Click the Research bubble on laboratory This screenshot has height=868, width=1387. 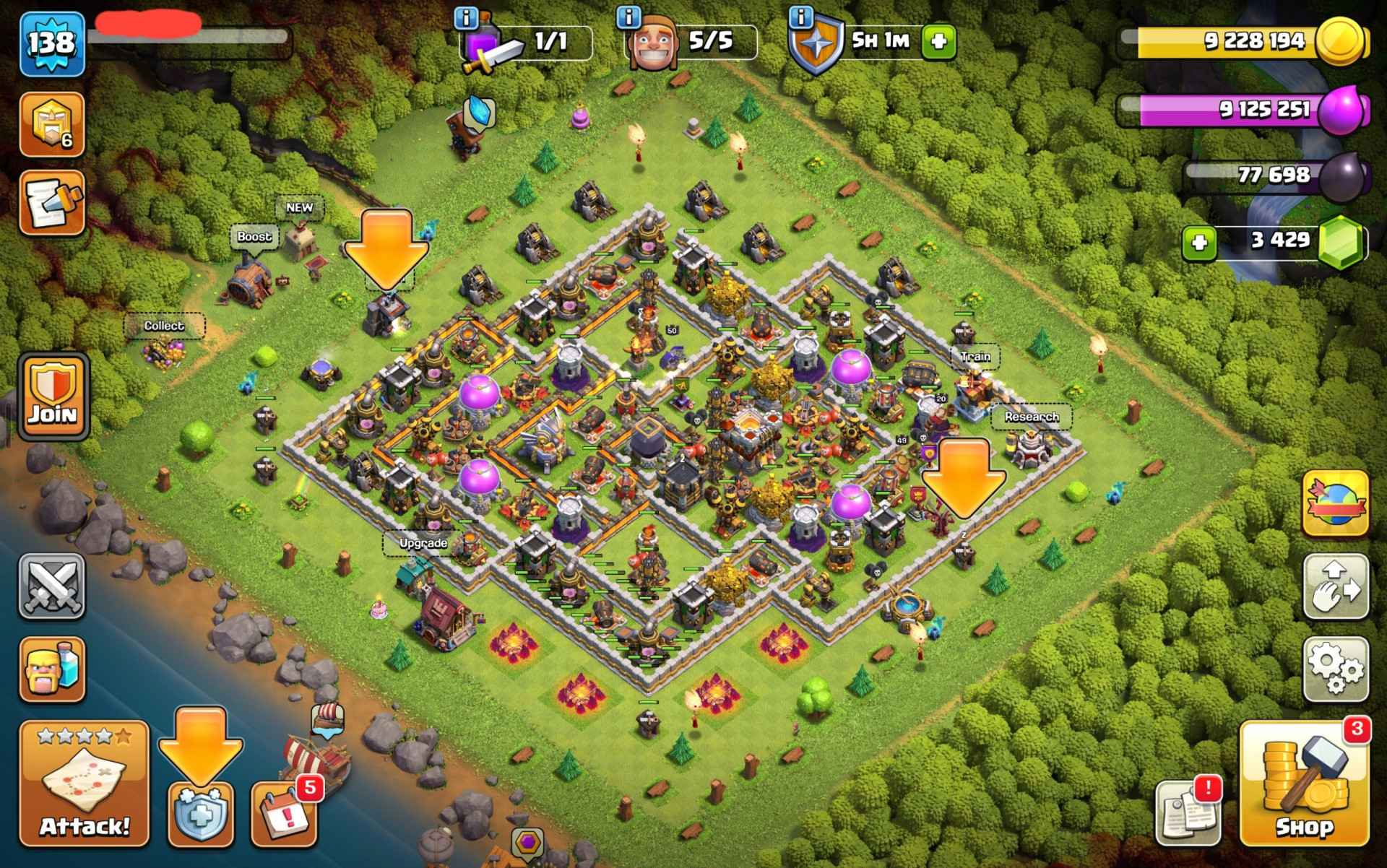click(x=1031, y=417)
